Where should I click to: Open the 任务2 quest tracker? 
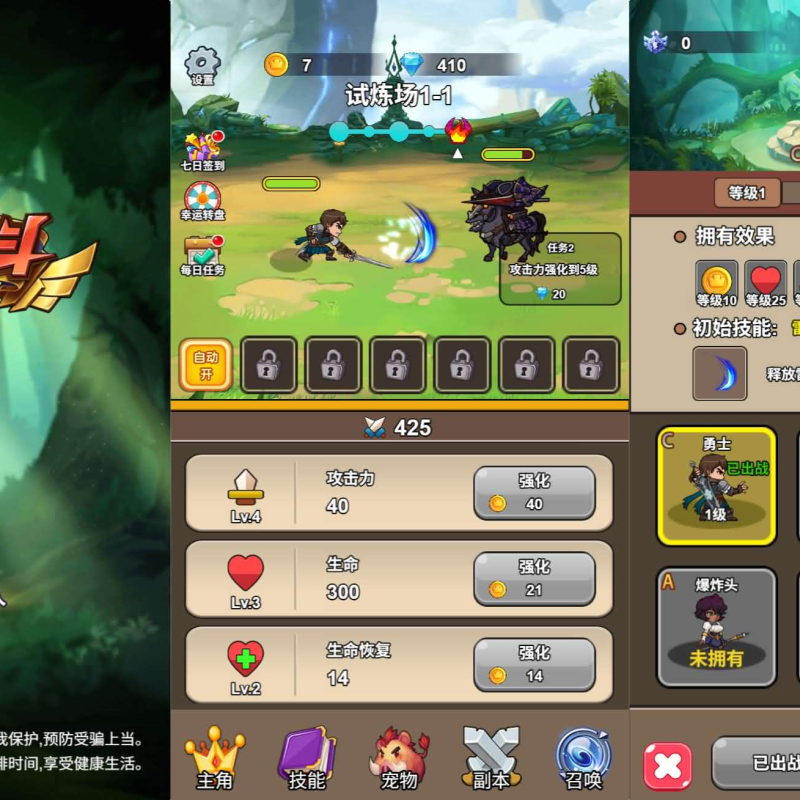[x=560, y=269]
